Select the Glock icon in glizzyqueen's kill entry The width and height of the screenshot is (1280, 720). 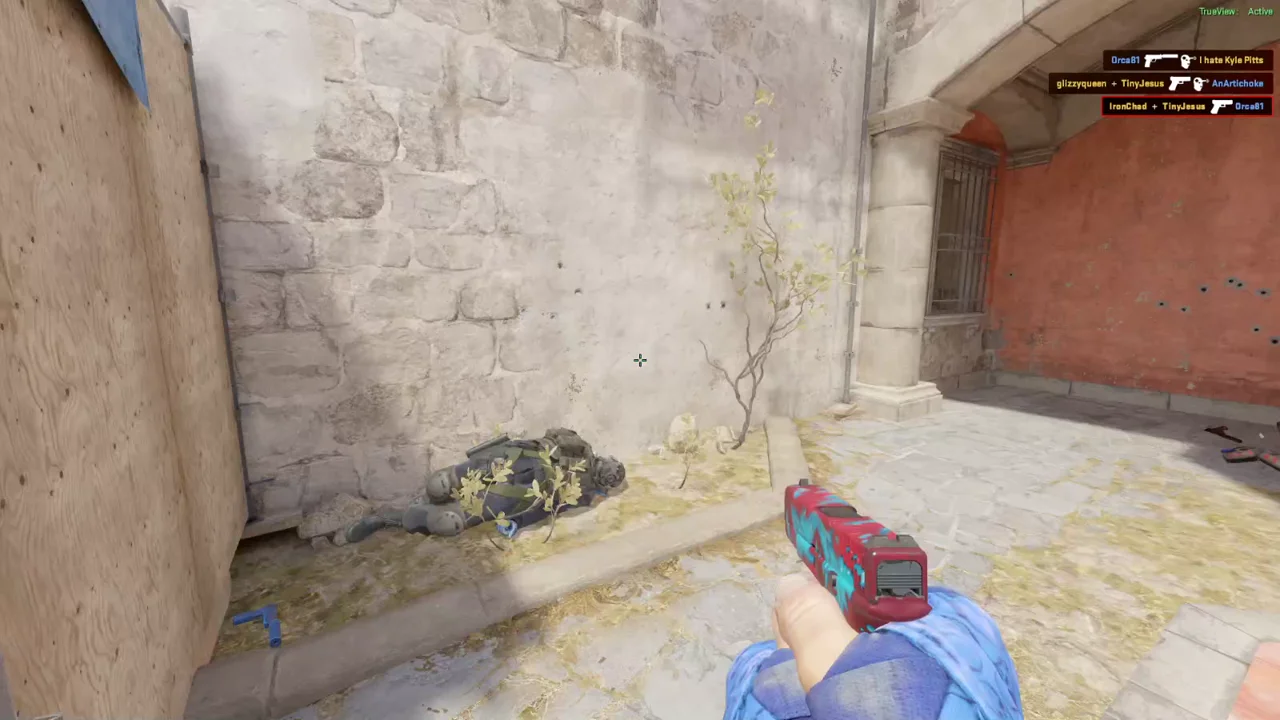pos(1180,84)
